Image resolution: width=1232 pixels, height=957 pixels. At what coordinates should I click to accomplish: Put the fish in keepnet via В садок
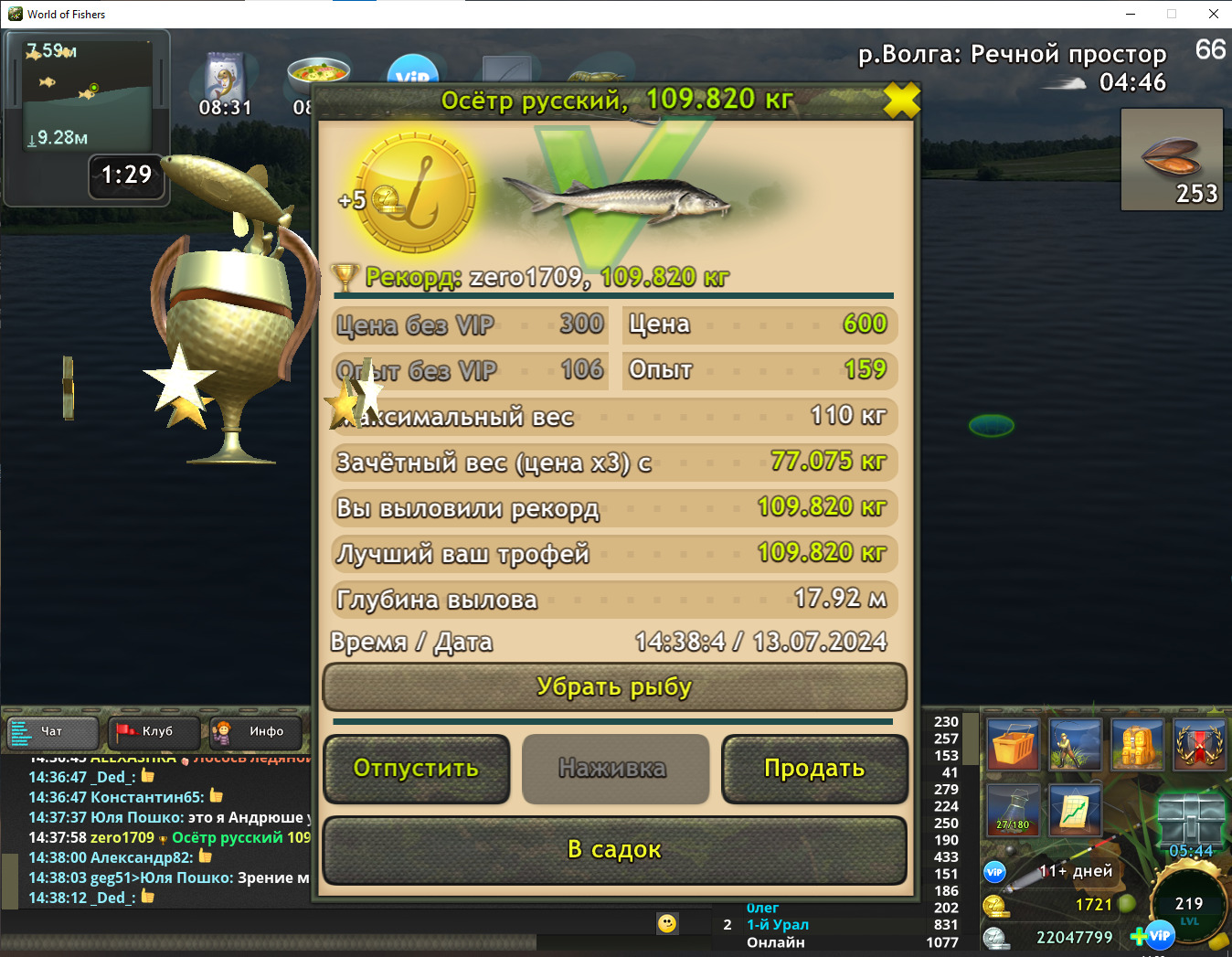point(614,850)
